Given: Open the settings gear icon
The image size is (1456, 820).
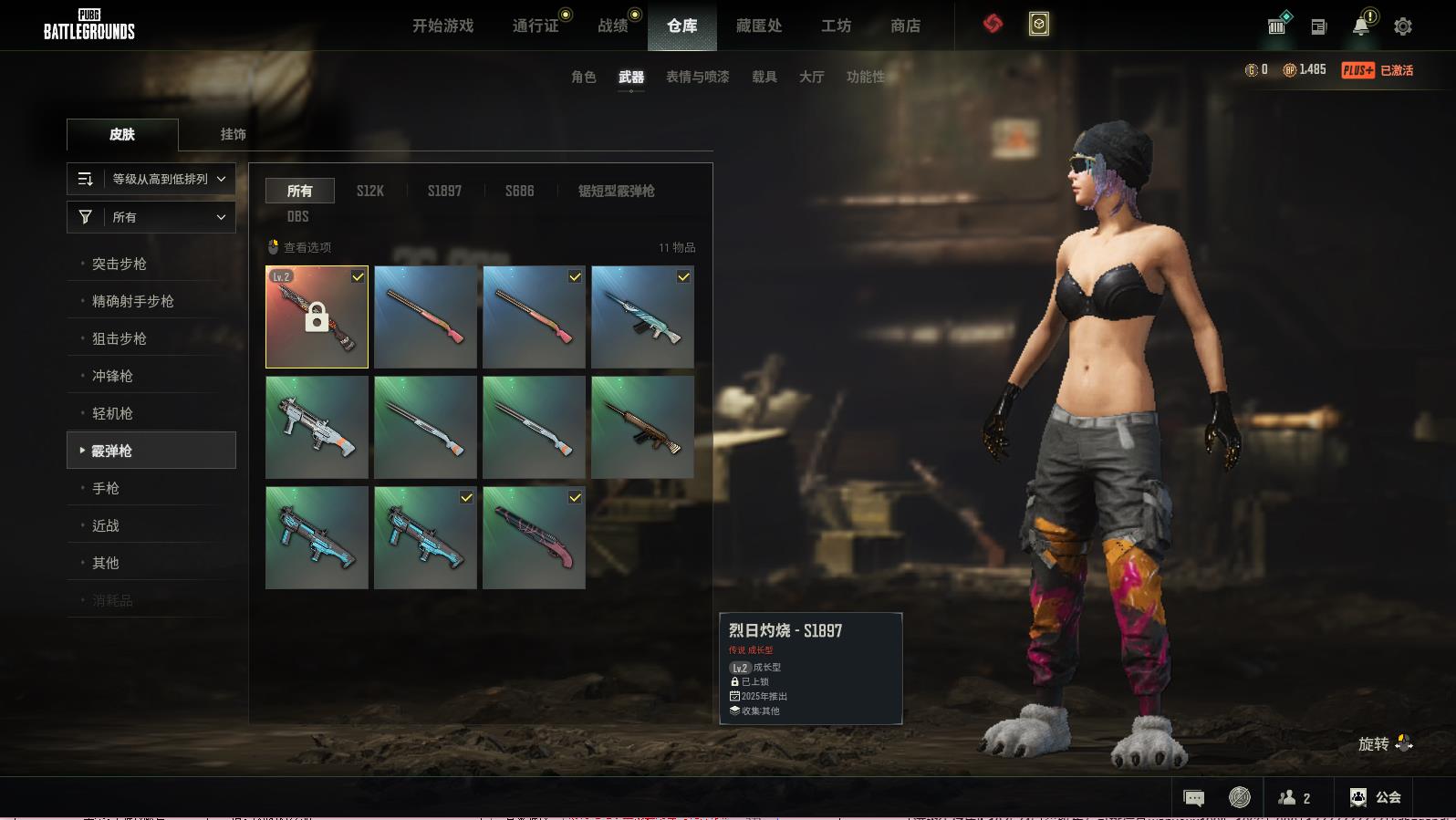Looking at the screenshot, I should tap(1403, 26).
